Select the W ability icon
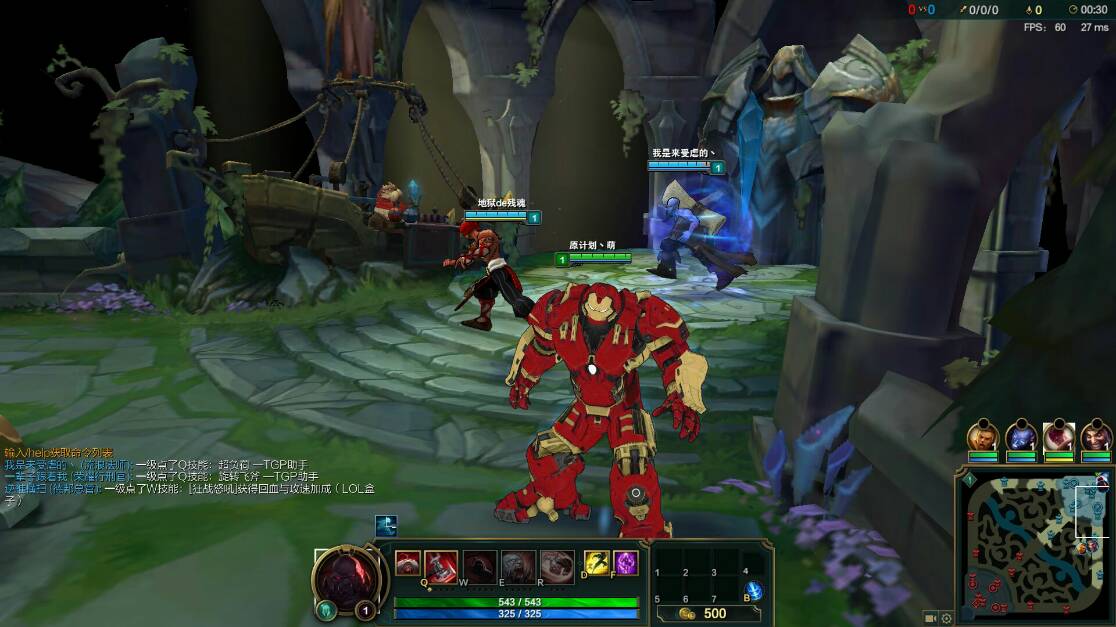This screenshot has width=1116, height=627. point(478,566)
